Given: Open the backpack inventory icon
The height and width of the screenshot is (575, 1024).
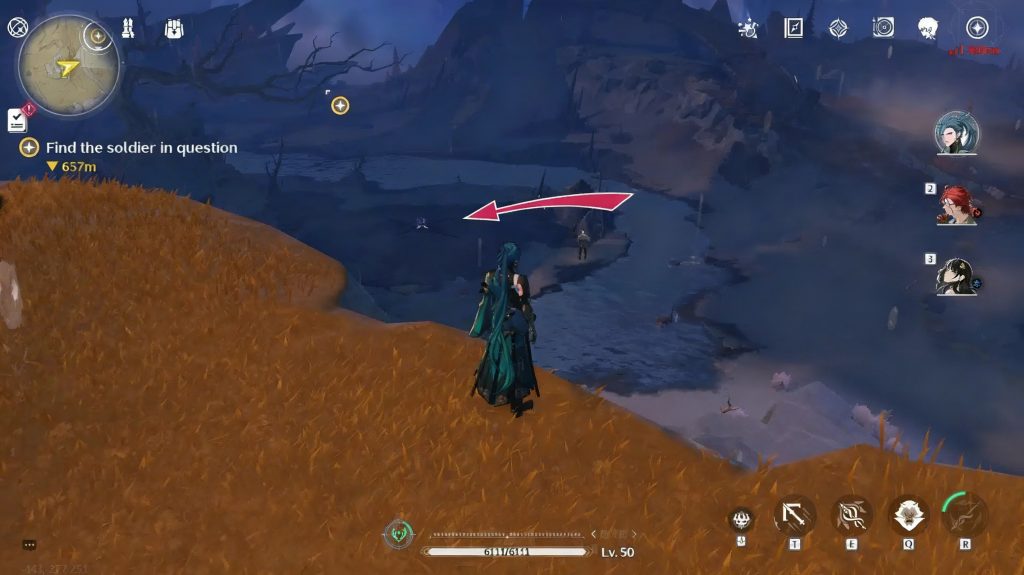Looking at the screenshot, I should [174, 28].
